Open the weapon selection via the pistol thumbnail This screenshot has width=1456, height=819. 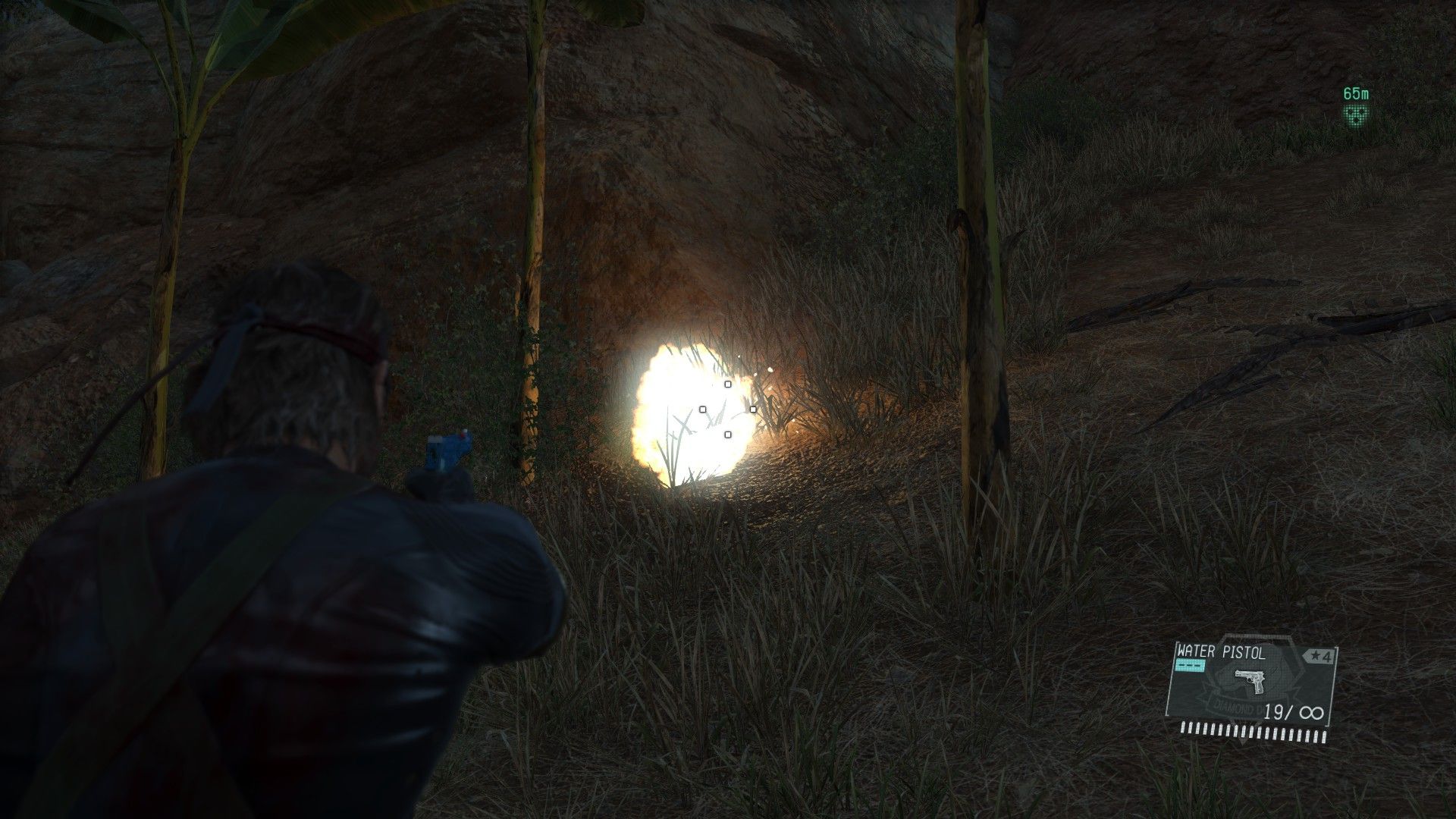(x=1250, y=682)
